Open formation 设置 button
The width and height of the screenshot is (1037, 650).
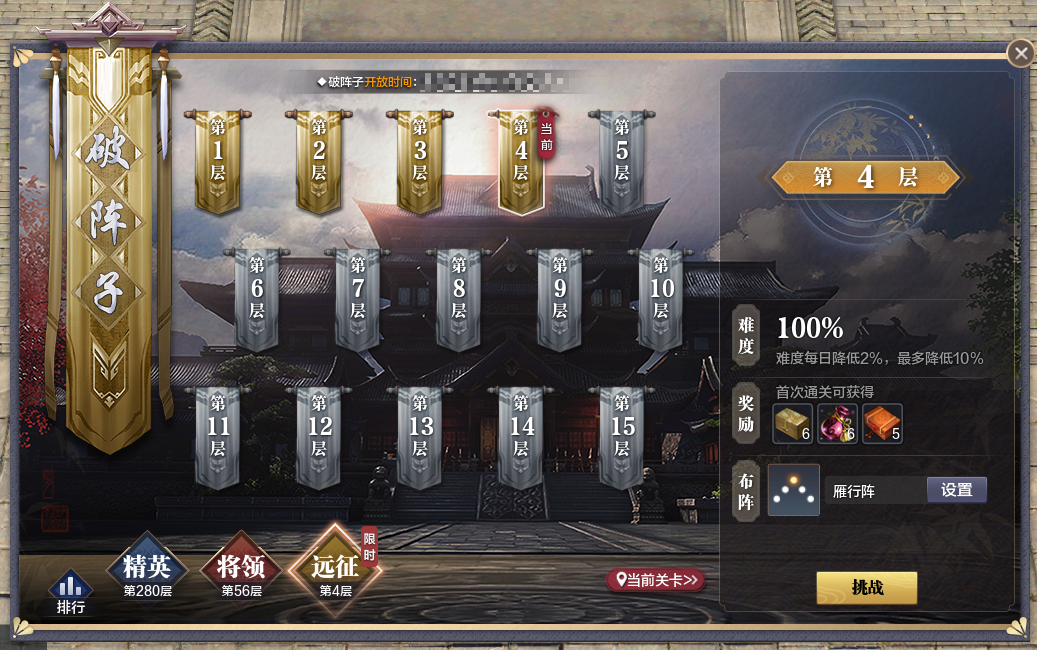(x=956, y=490)
